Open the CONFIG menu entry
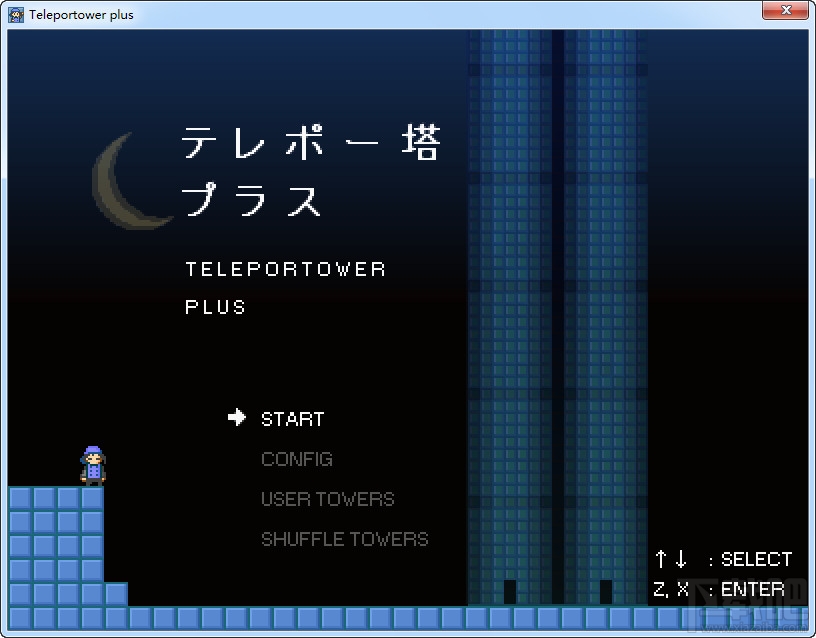 pos(296,459)
